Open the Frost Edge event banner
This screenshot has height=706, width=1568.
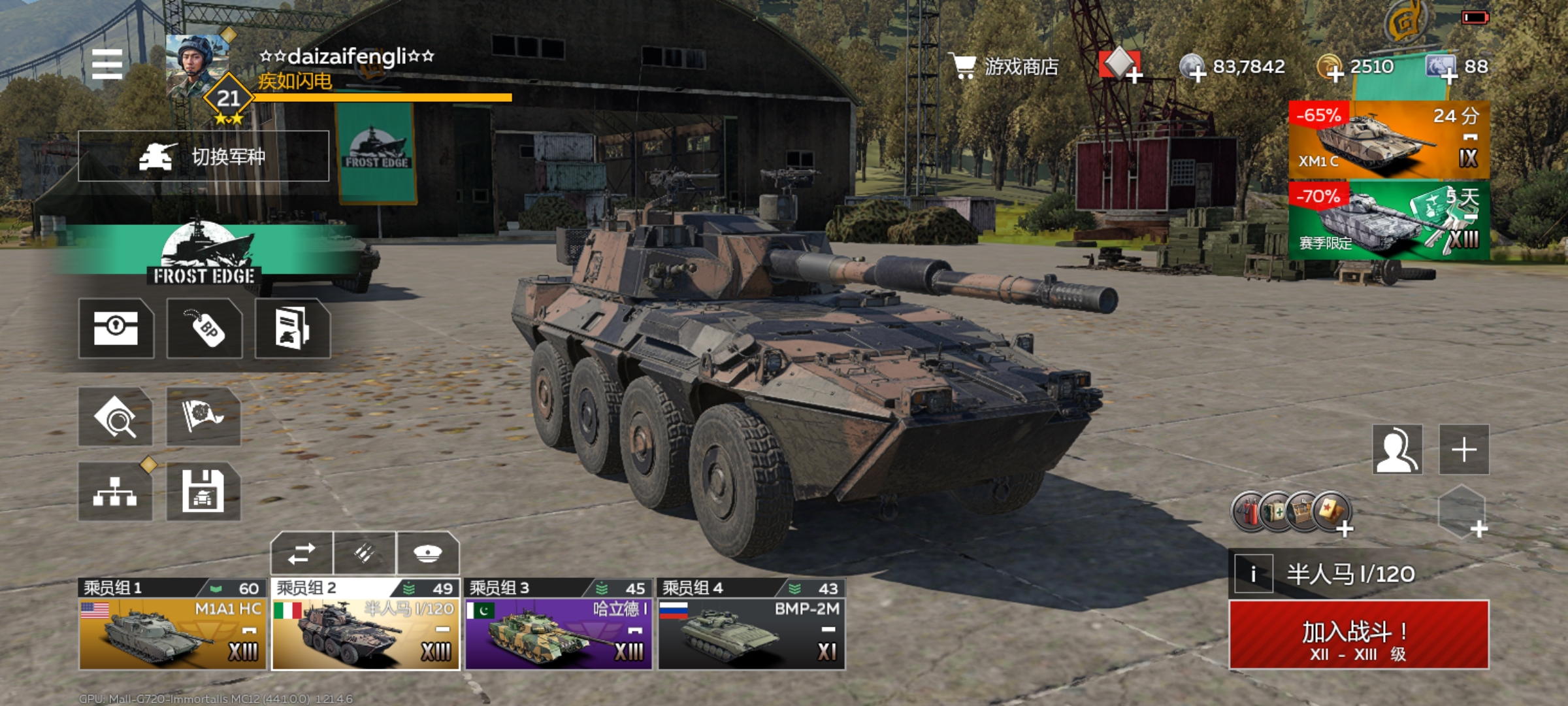[x=204, y=255]
